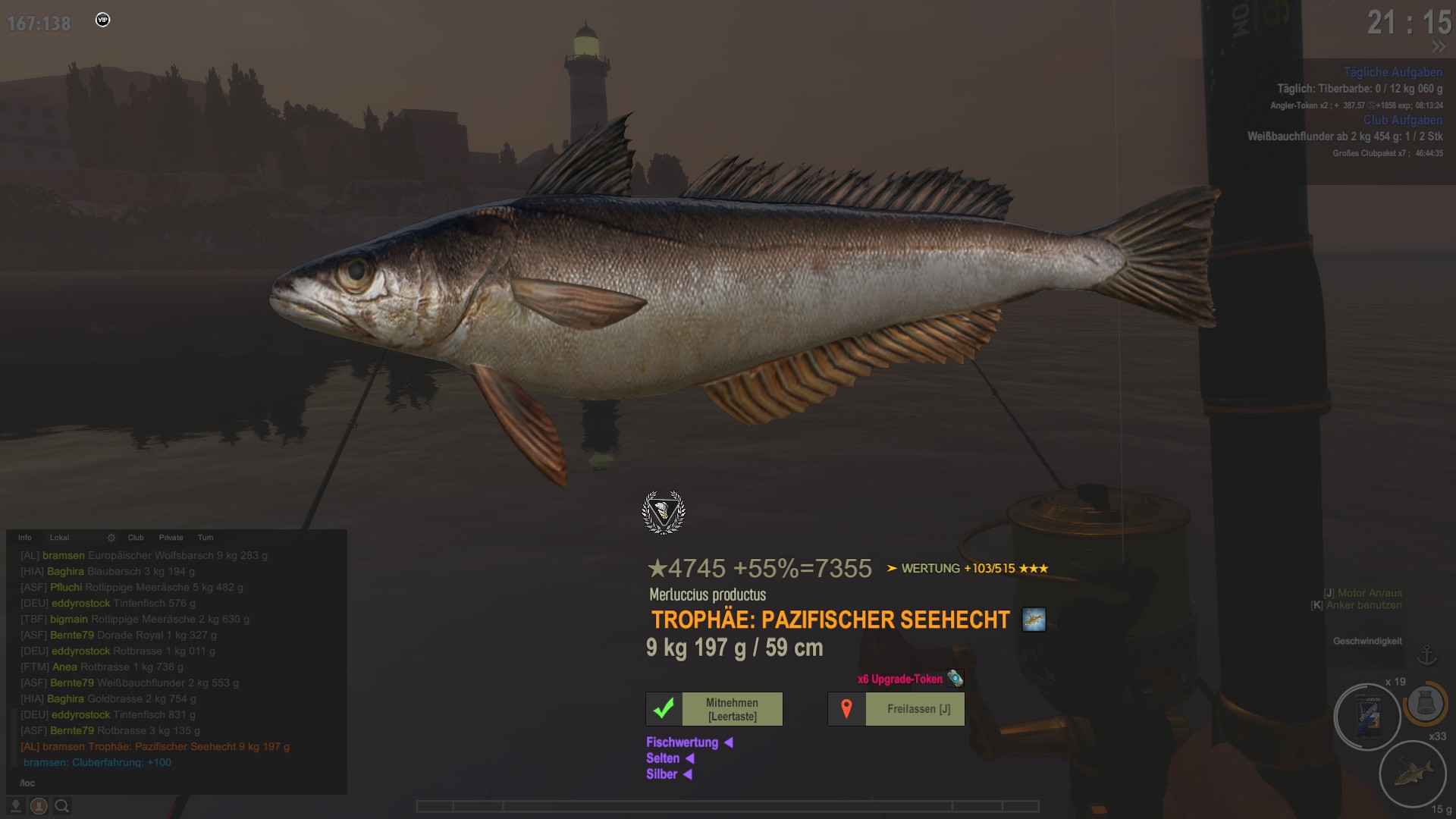Screen dimensions: 1456x819
Task: Switch to the Private chat tab
Action: (171, 538)
